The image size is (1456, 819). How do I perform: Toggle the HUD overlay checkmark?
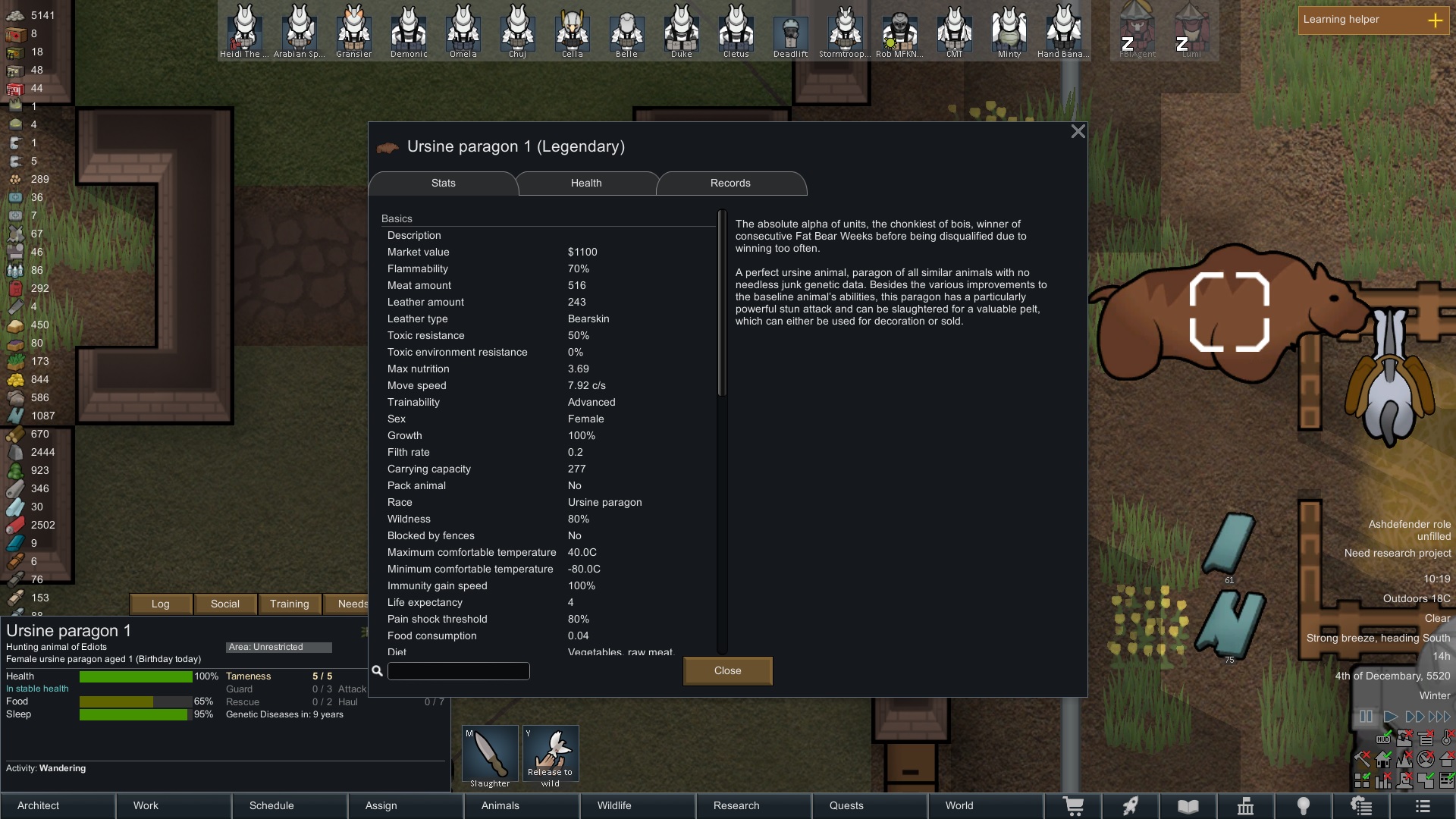[1383, 739]
